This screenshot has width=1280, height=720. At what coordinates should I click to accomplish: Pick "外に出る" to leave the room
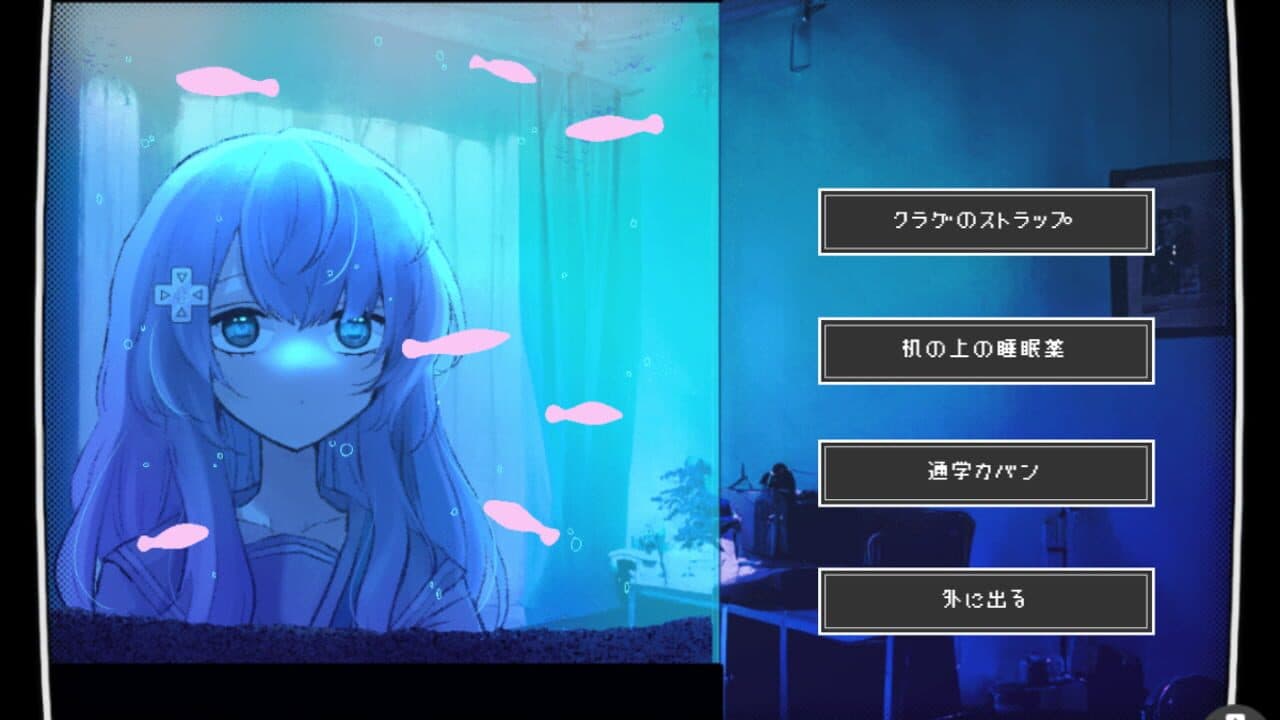coord(985,600)
